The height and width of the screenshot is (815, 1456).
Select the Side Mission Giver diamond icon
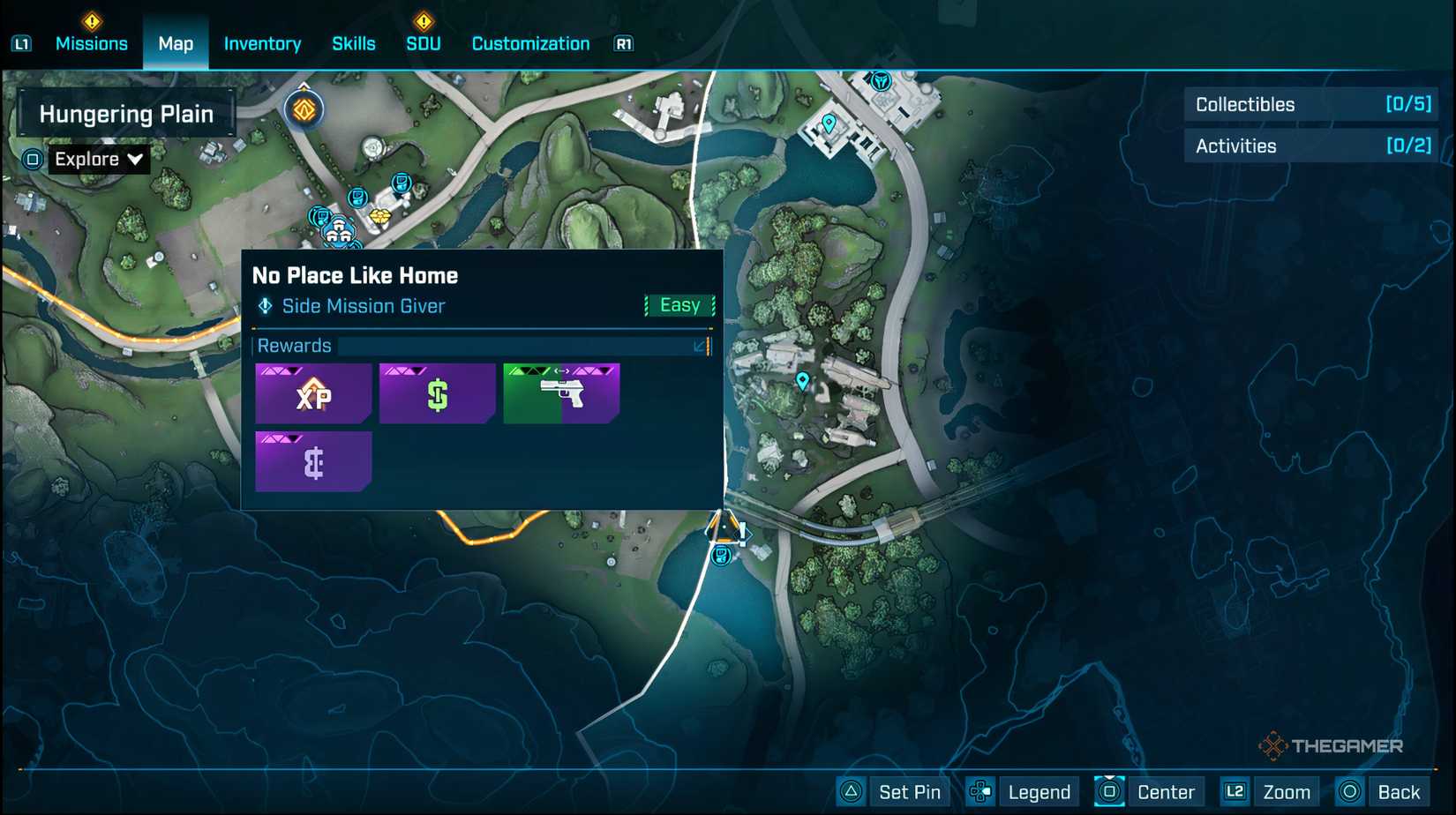click(264, 306)
